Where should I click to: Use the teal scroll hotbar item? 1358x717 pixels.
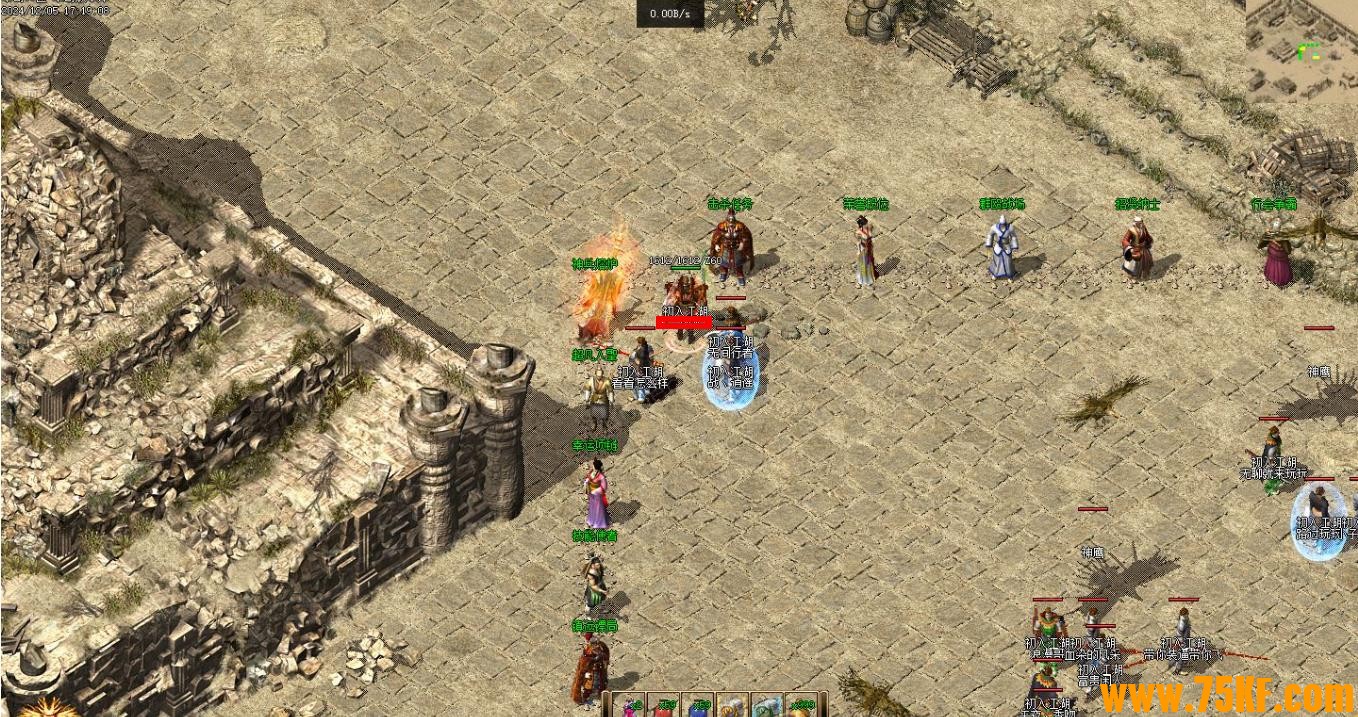pyautogui.click(x=767, y=705)
